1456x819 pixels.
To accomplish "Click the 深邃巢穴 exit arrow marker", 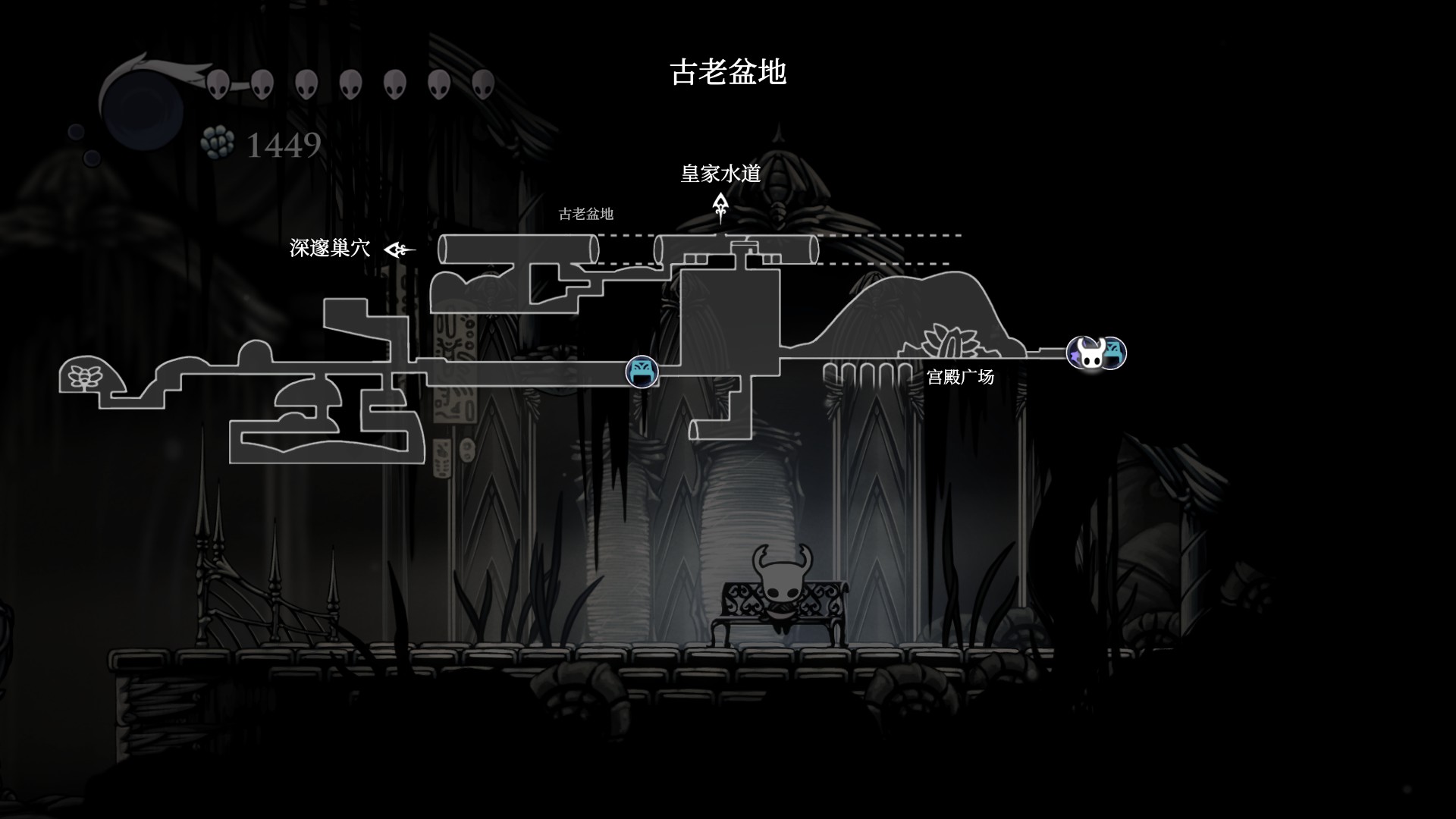I will pyautogui.click(x=399, y=249).
